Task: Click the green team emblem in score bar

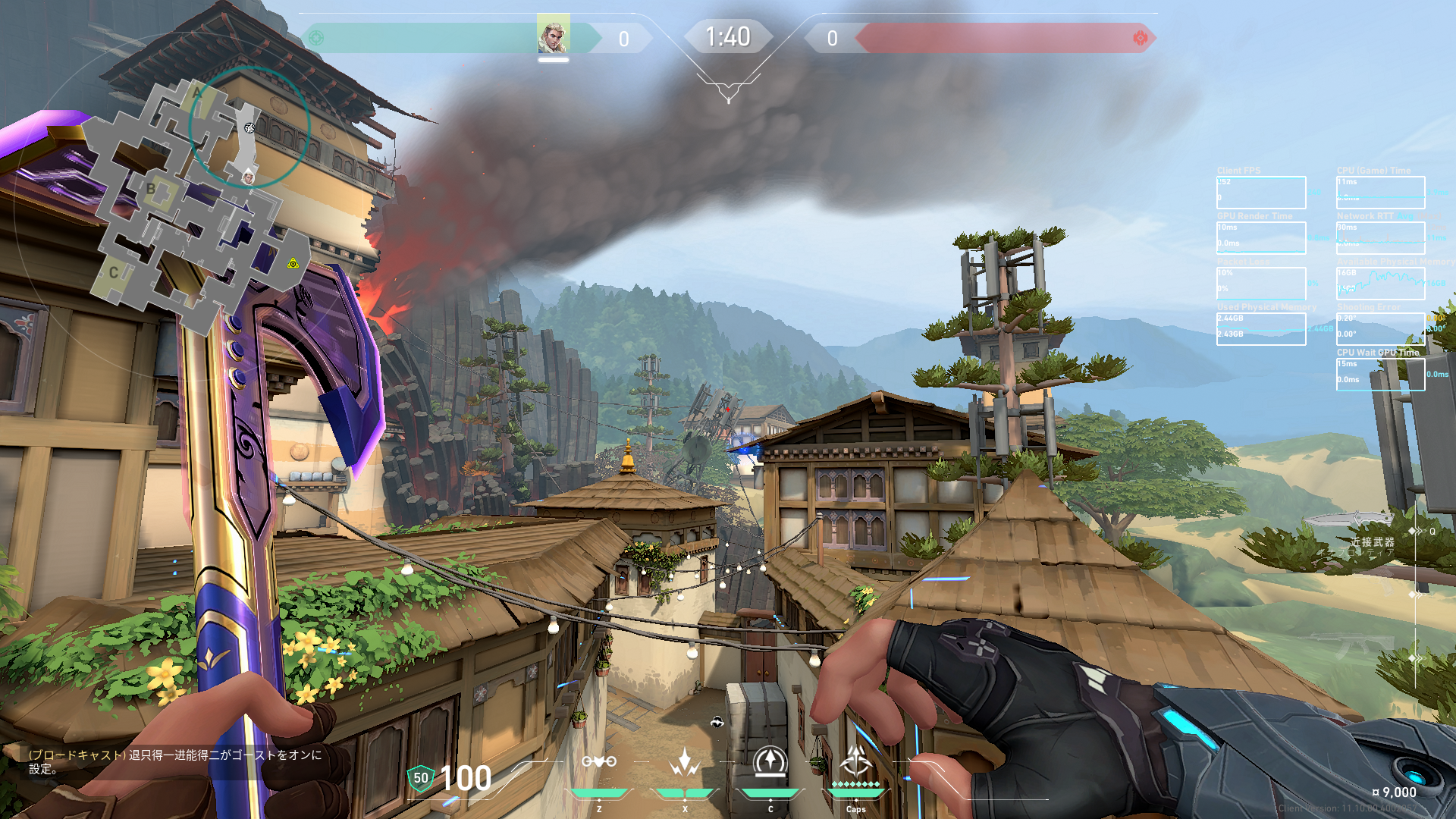Action: [317, 38]
